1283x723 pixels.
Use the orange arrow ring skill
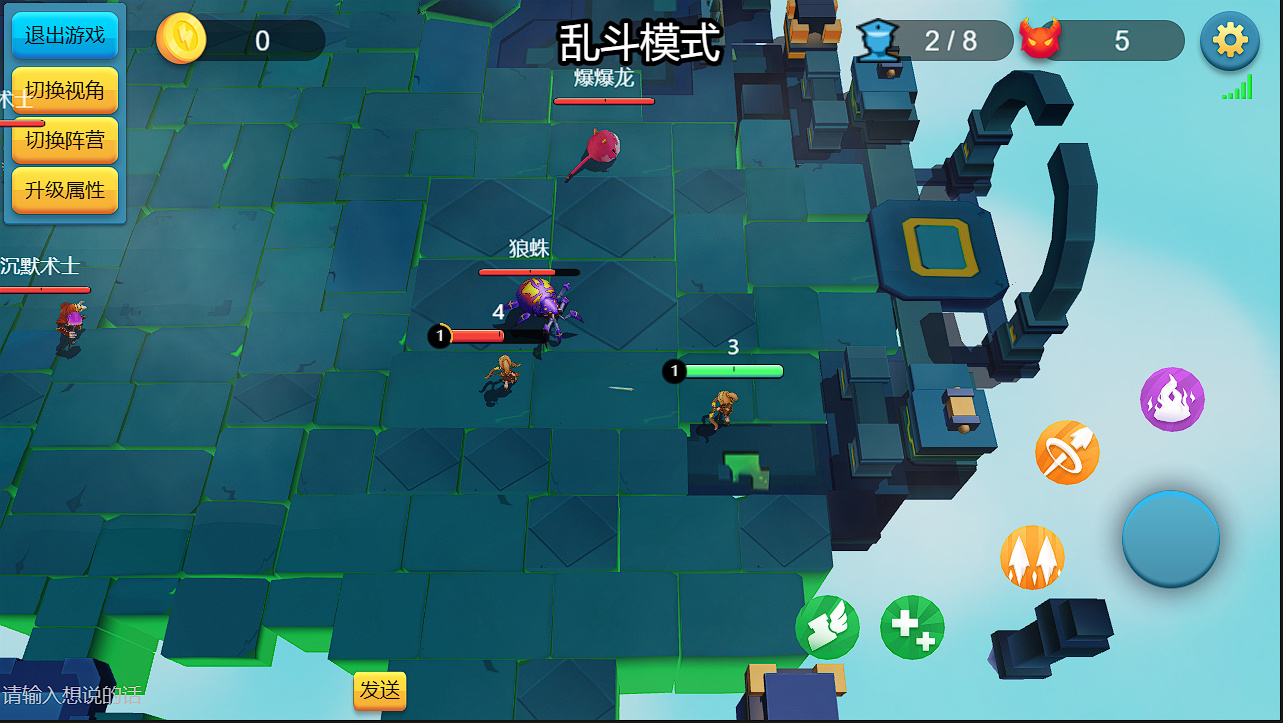[1067, 453]
